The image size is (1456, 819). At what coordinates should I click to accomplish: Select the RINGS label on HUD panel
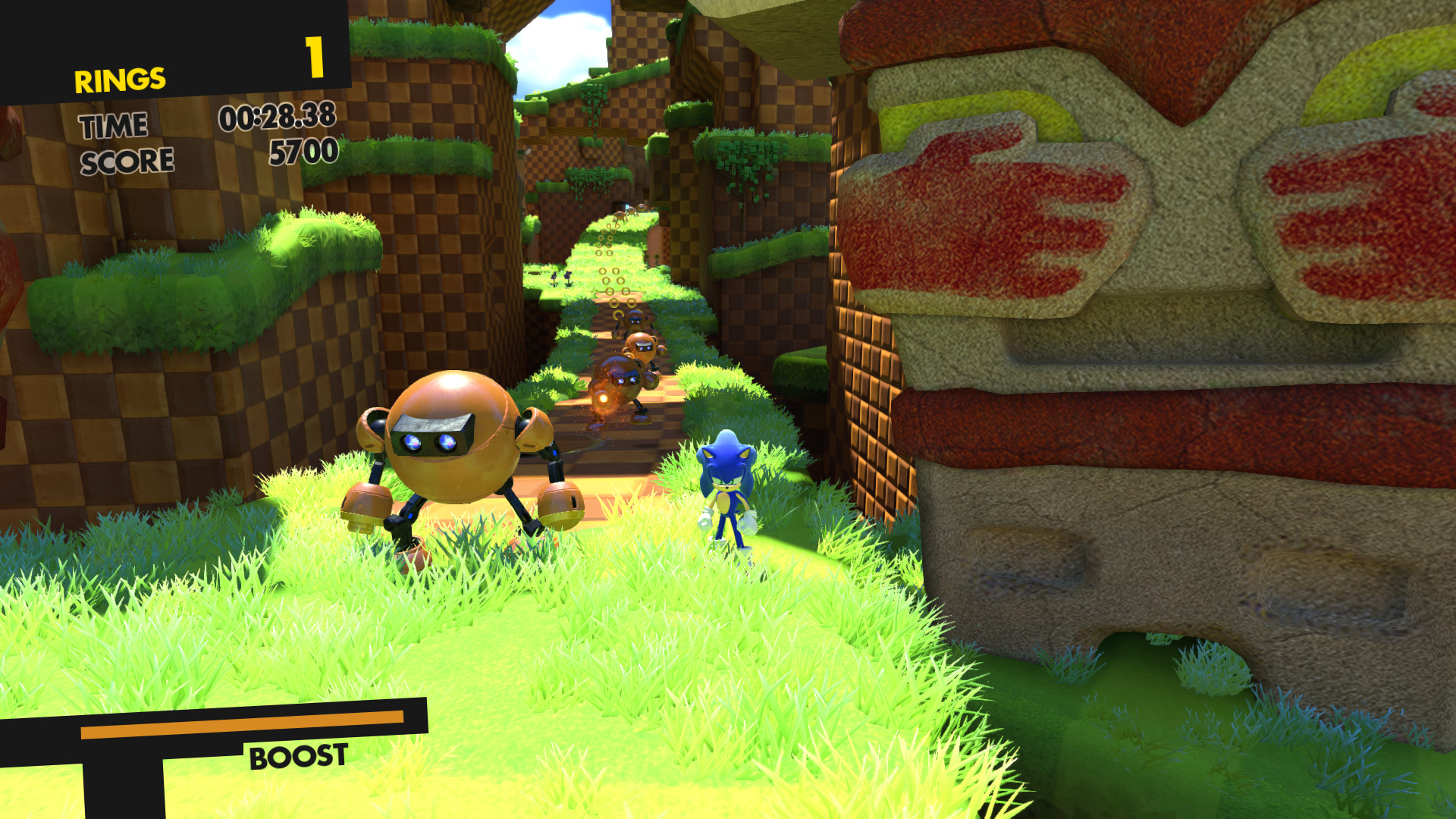(x=118, y=79)
